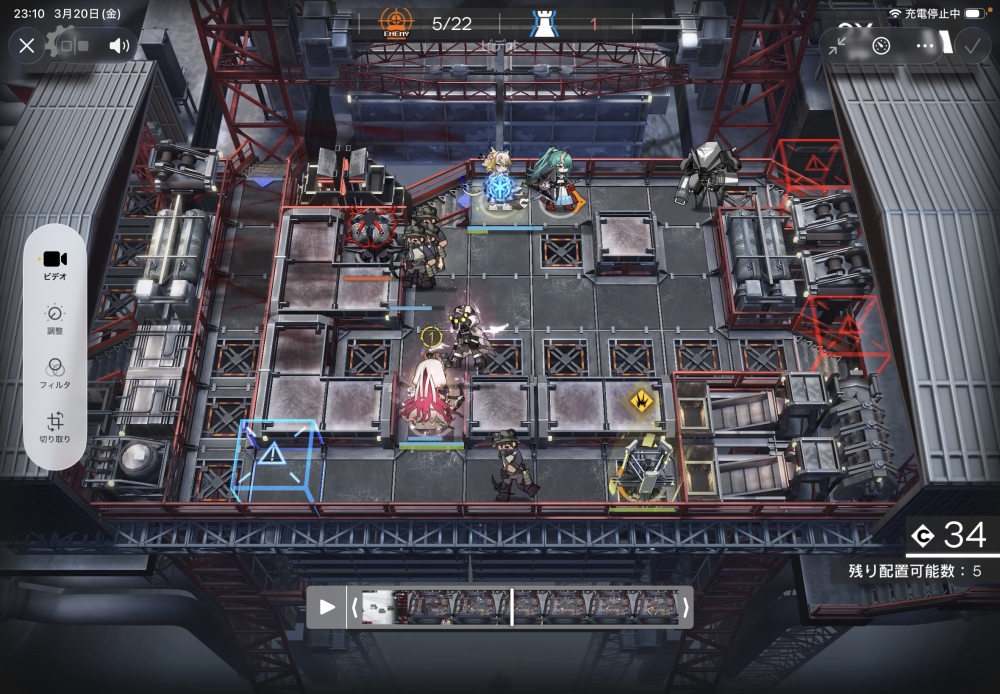
Task: Click the timeline's right trim handle
Action: point(685,607)
